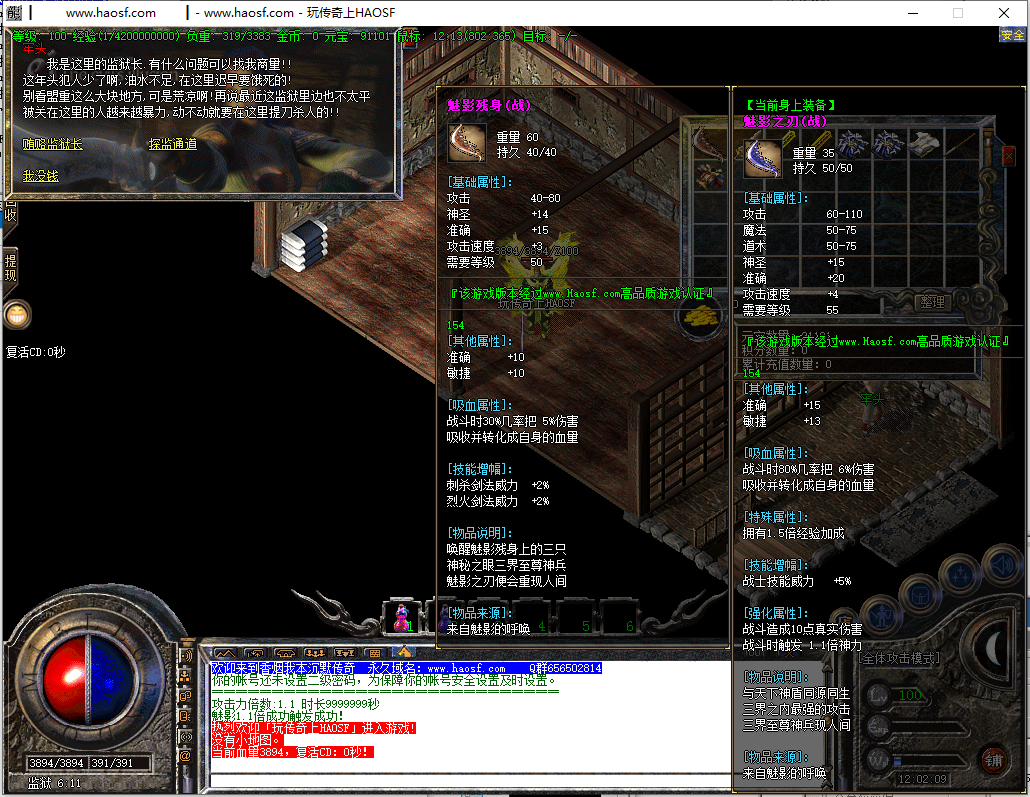Click the @ chat channel button

coord(185,757)
